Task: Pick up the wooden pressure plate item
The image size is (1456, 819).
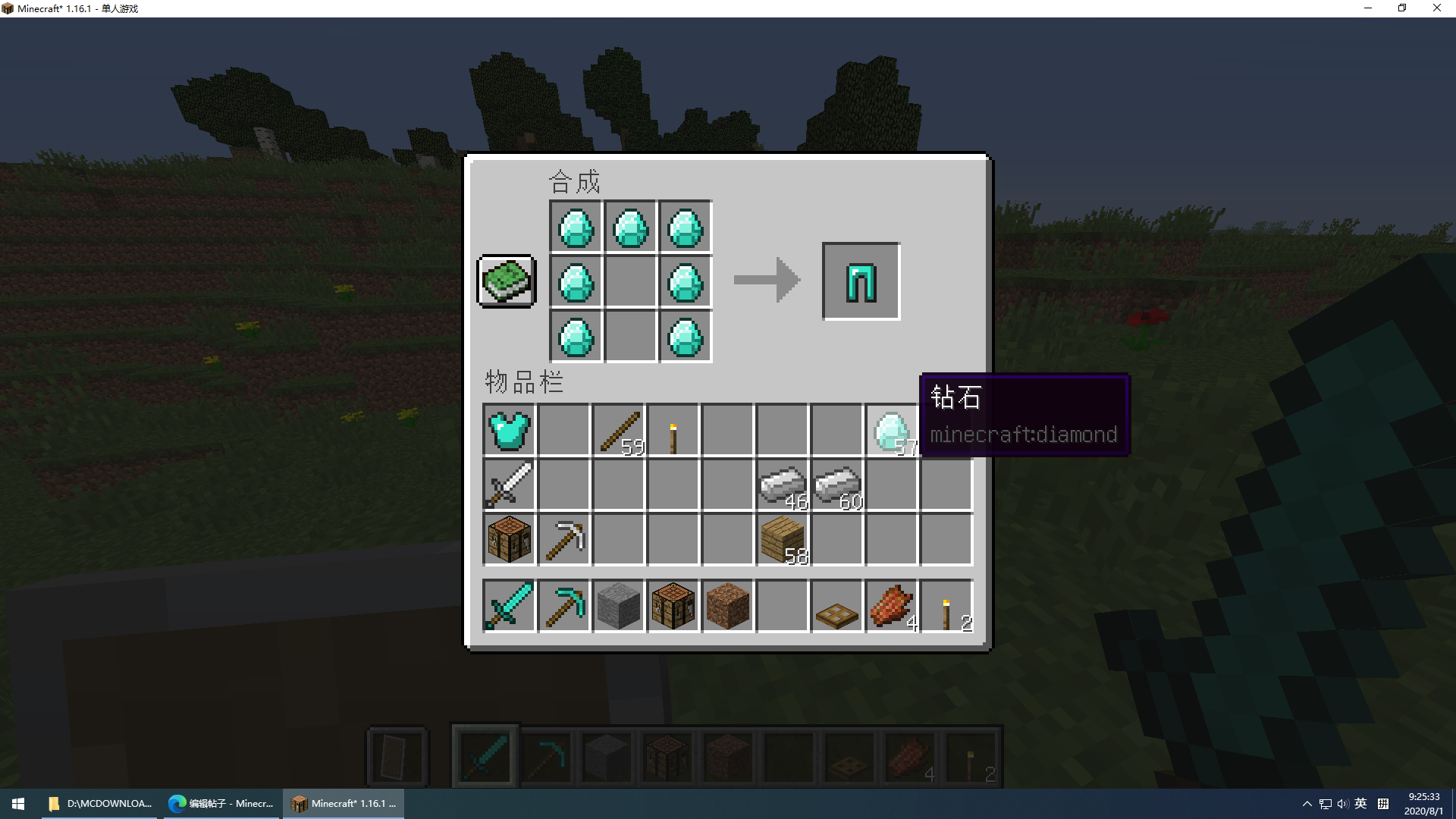Action: click(836, 606)
